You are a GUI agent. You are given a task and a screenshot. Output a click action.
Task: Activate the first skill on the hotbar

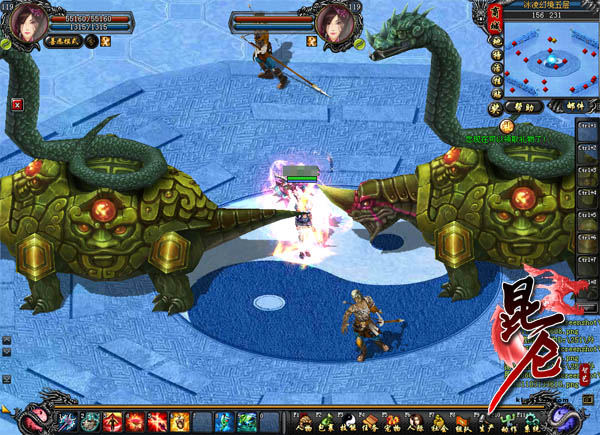point(68,420)
